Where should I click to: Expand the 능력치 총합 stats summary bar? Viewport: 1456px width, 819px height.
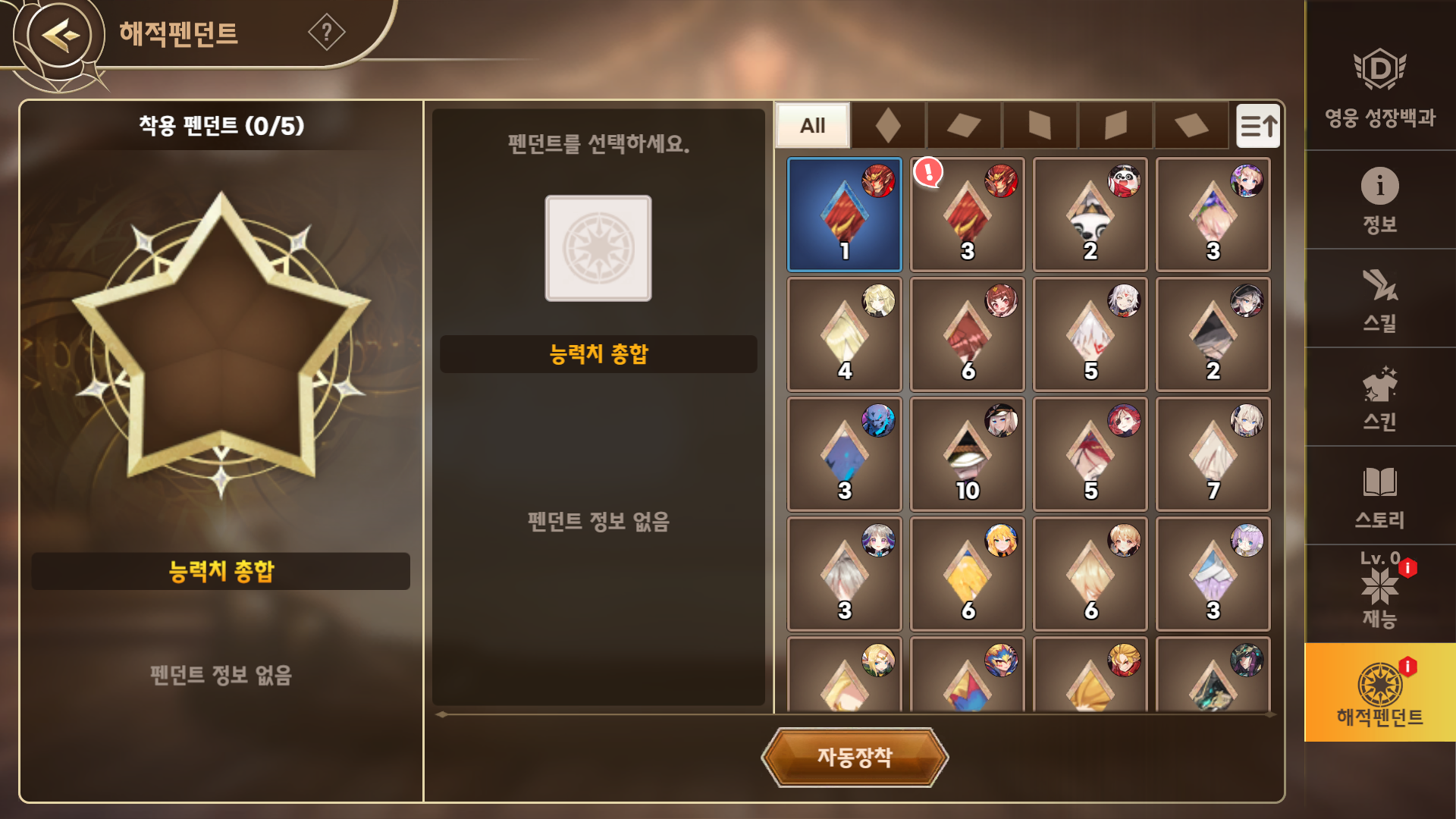(x=598, y=353)
